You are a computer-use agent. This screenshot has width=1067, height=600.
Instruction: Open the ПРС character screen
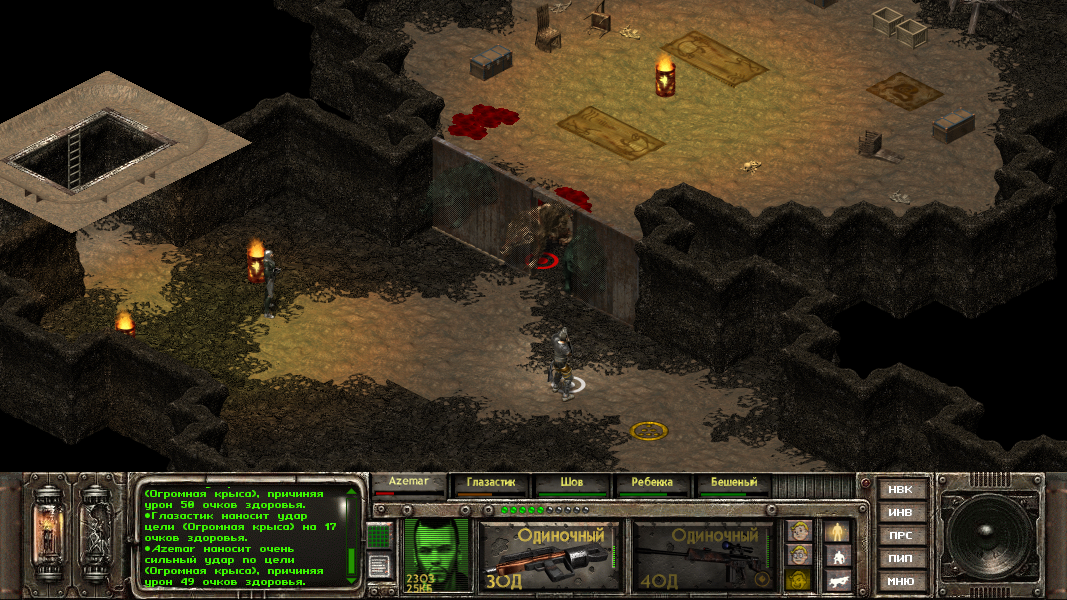(x=900, y=536)
